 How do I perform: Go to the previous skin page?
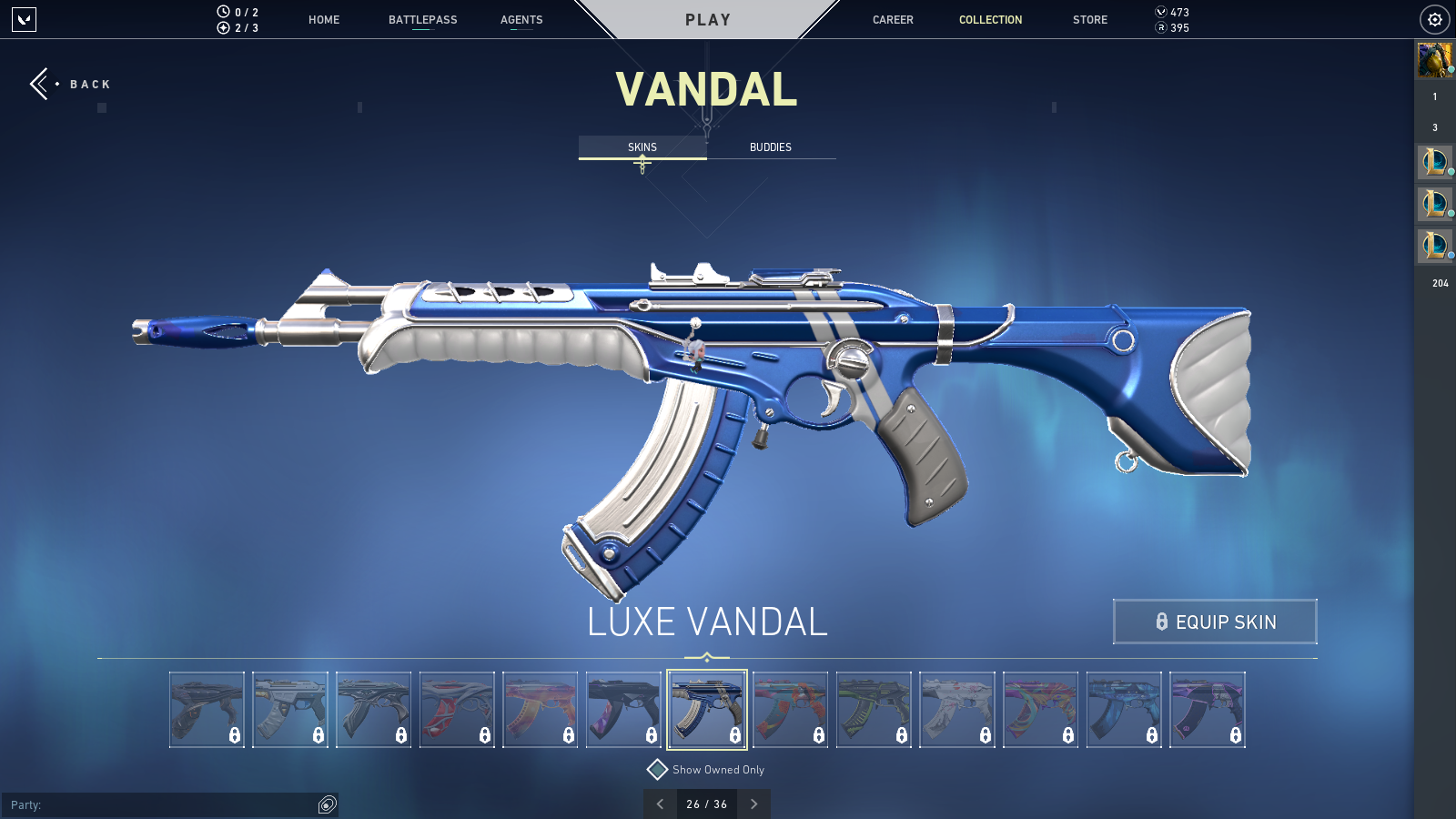click(661, 804)
